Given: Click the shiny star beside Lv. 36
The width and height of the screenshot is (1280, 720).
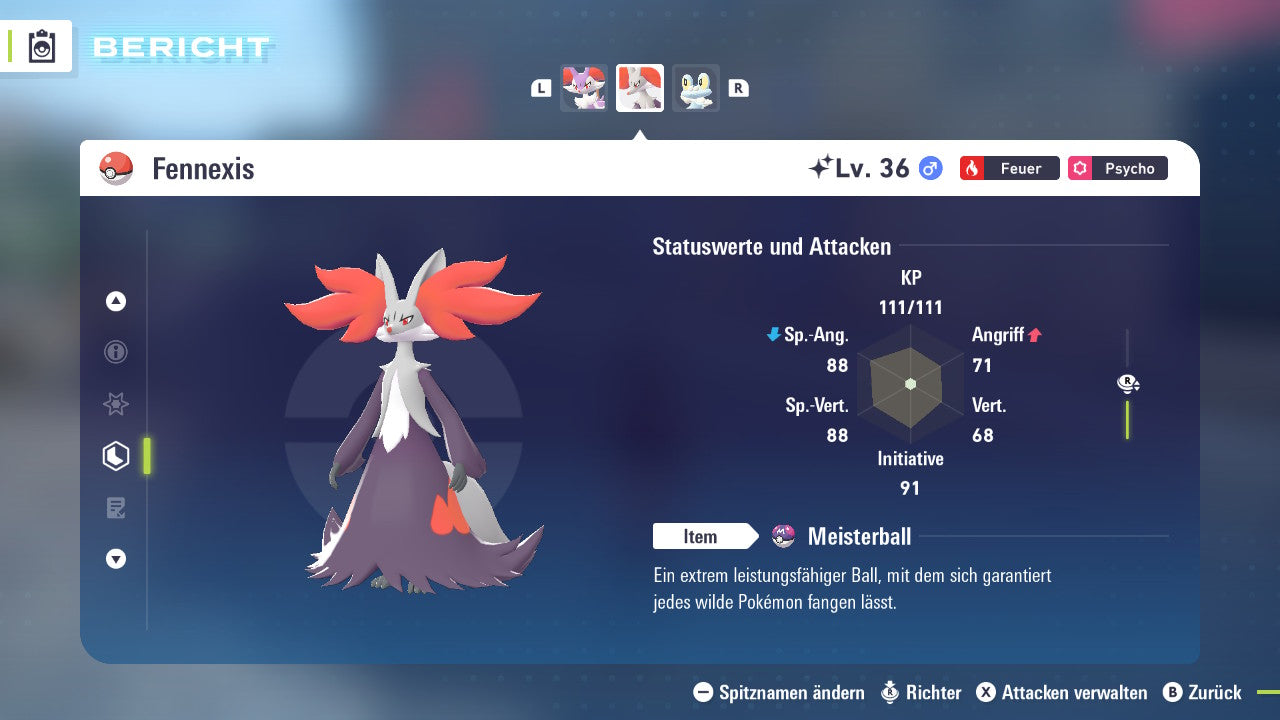Looking at the screenshot, I should point(822,166).
